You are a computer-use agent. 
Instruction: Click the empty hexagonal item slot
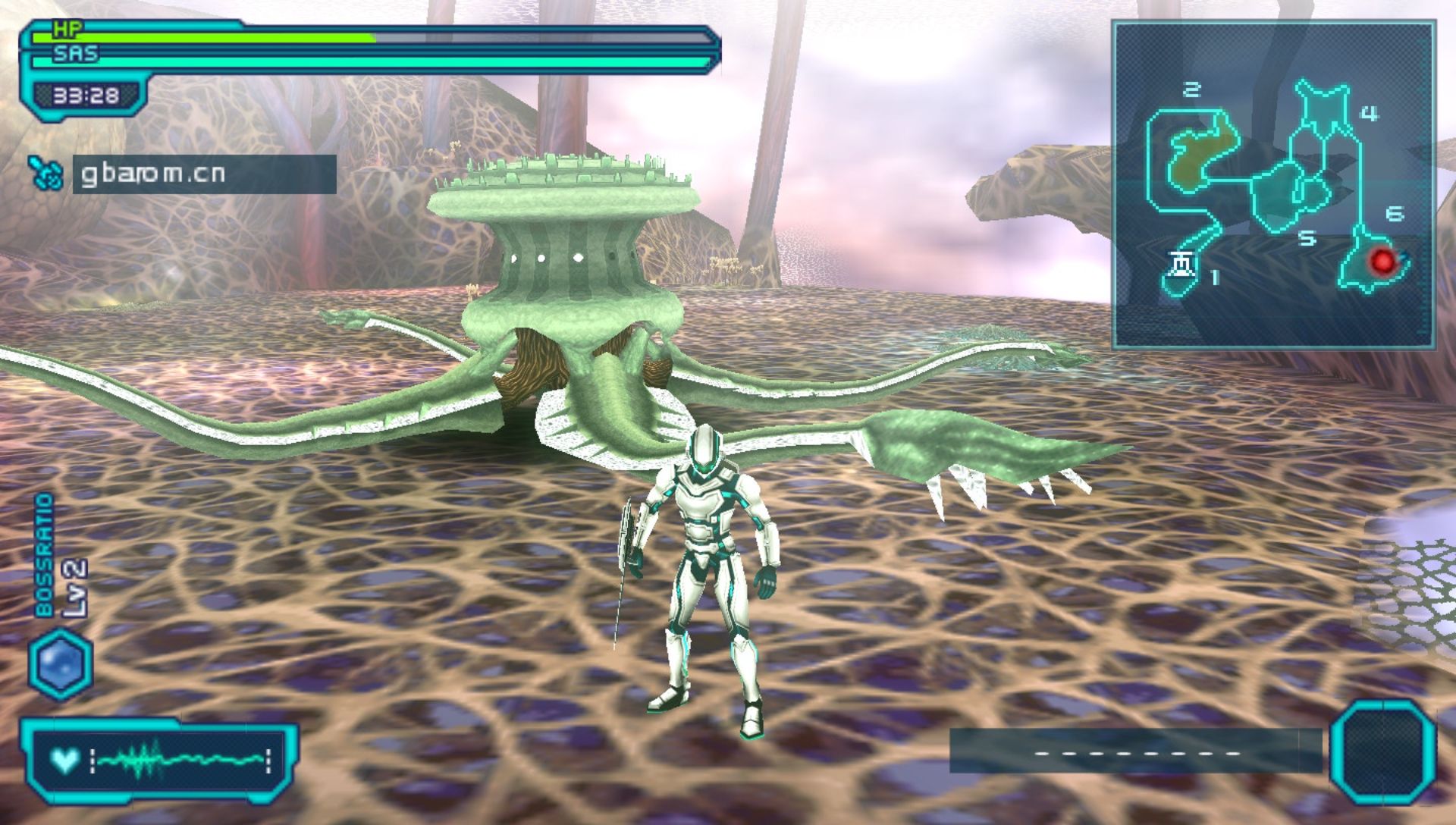point(1384,752)
